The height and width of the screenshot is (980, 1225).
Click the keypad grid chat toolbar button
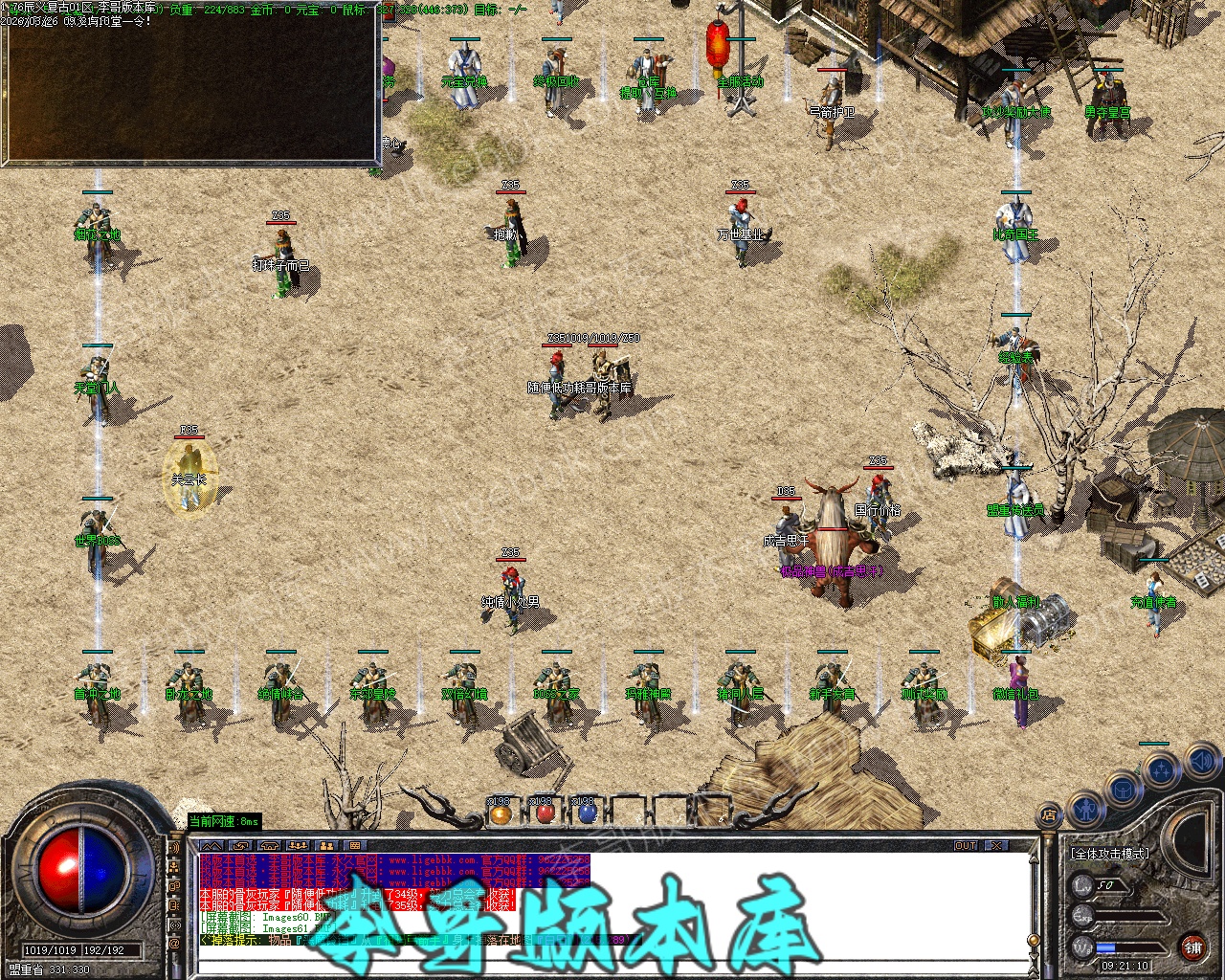tap(354, 846)
